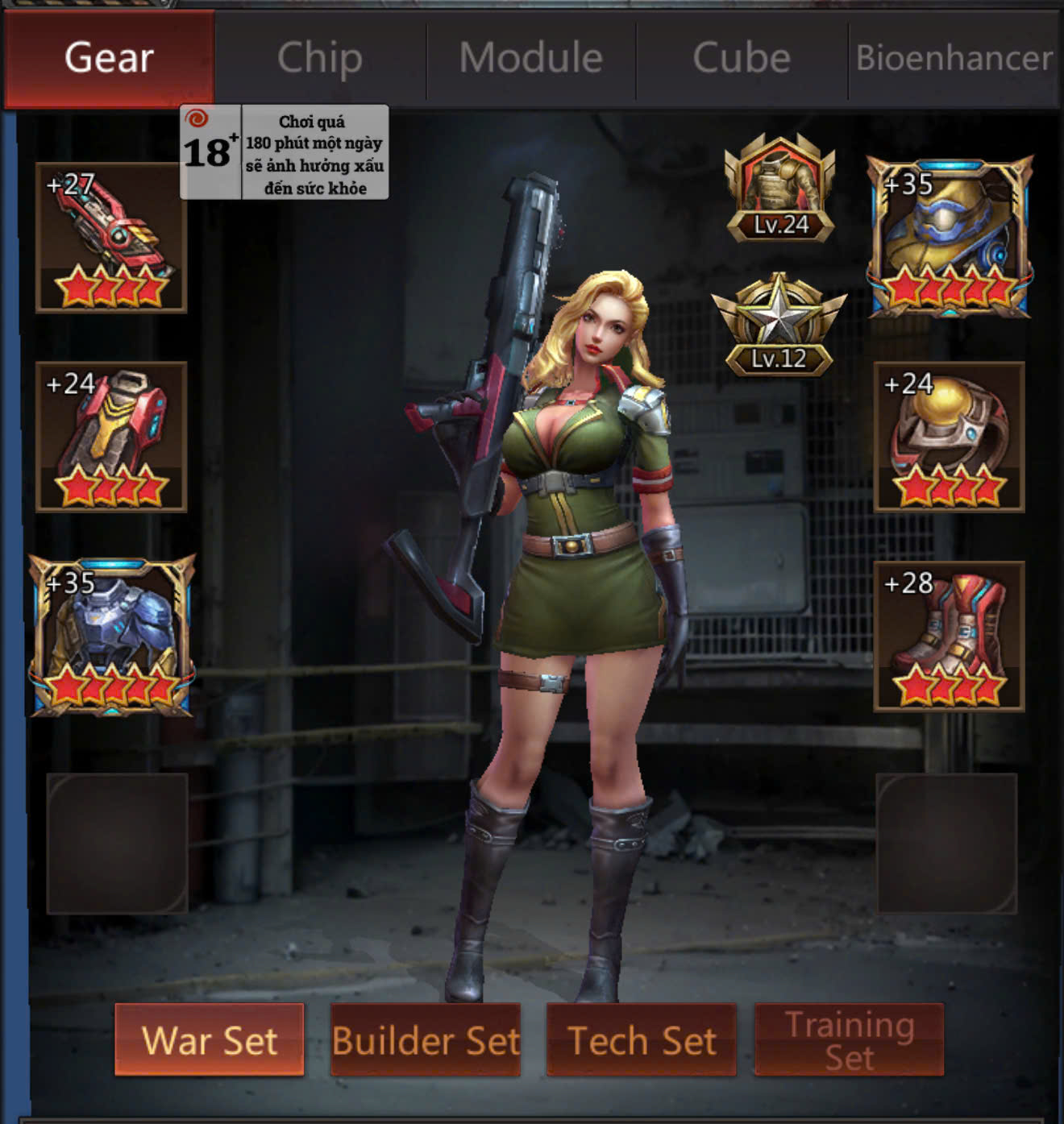The width and height of the screenshot is (1064, 1124).
Task: Open the Chip tab
Action: coord(320,59)
